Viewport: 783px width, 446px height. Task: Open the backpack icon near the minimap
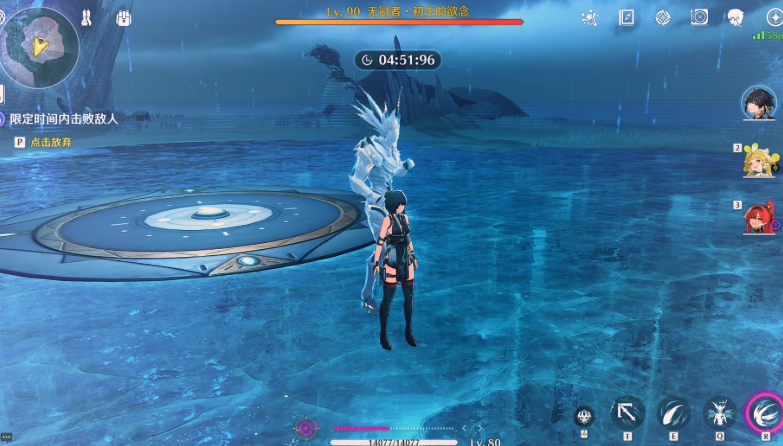pyautogui.click(x=123, y=18)
